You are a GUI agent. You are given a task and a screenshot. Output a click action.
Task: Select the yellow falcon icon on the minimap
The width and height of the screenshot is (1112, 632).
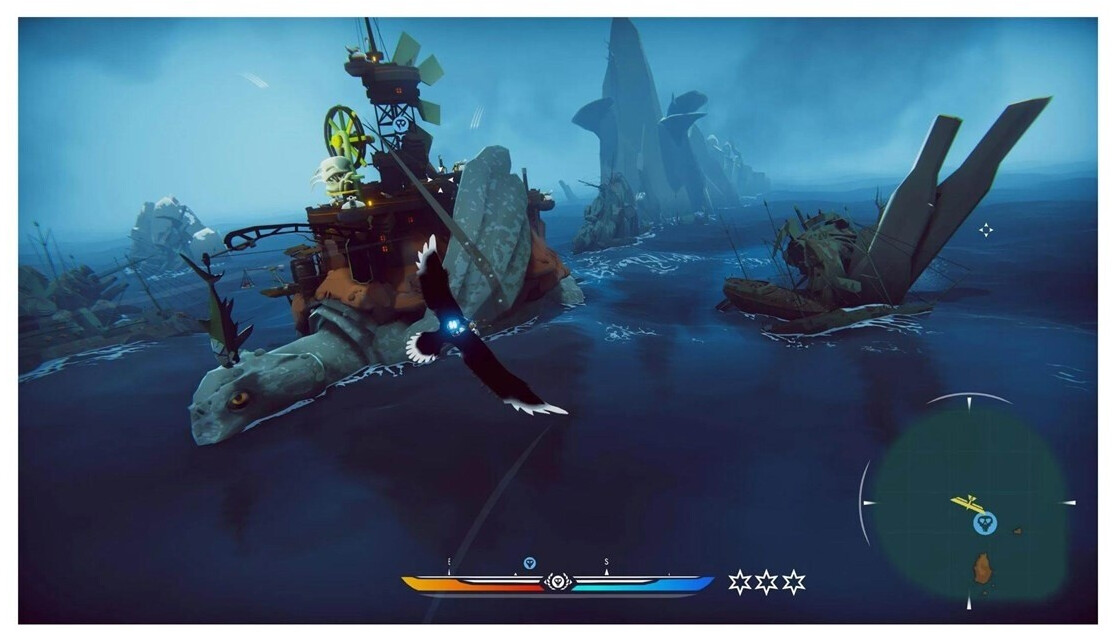pyautogui.click(x=965, y=503)
